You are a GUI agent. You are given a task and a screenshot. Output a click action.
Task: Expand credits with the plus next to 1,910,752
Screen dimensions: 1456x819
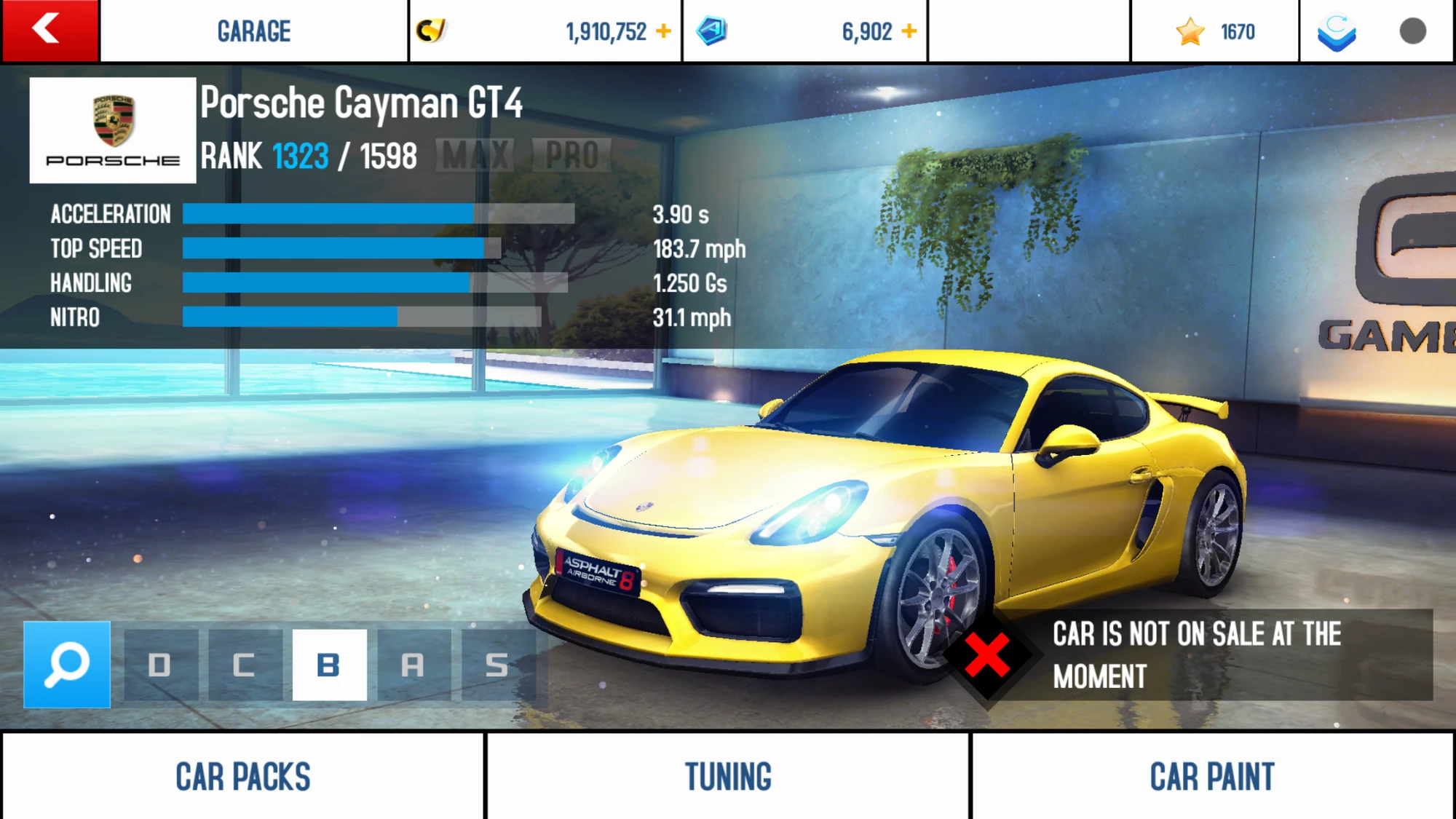pos(663,31)
